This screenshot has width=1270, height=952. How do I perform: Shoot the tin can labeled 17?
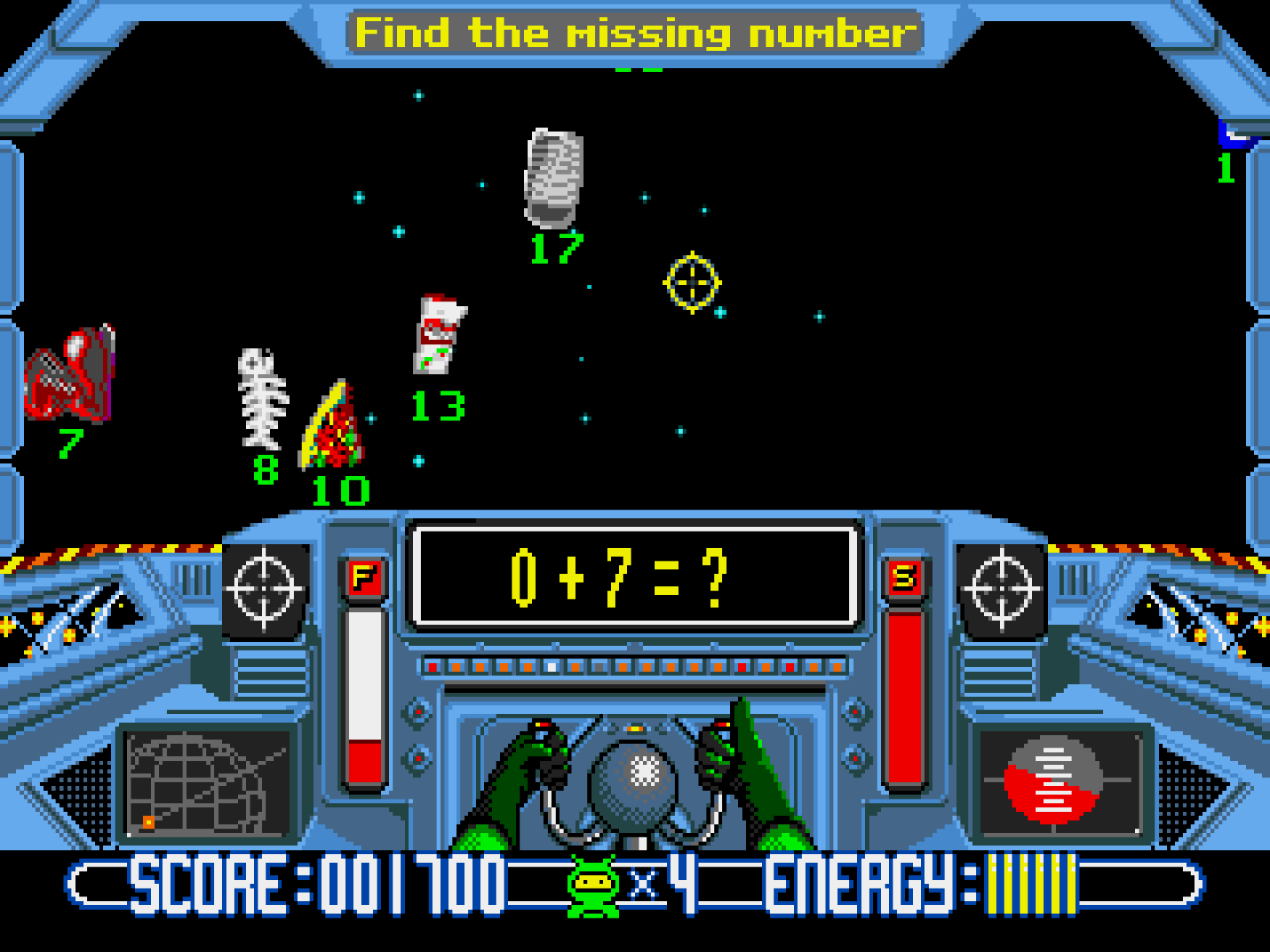(553, 178)
